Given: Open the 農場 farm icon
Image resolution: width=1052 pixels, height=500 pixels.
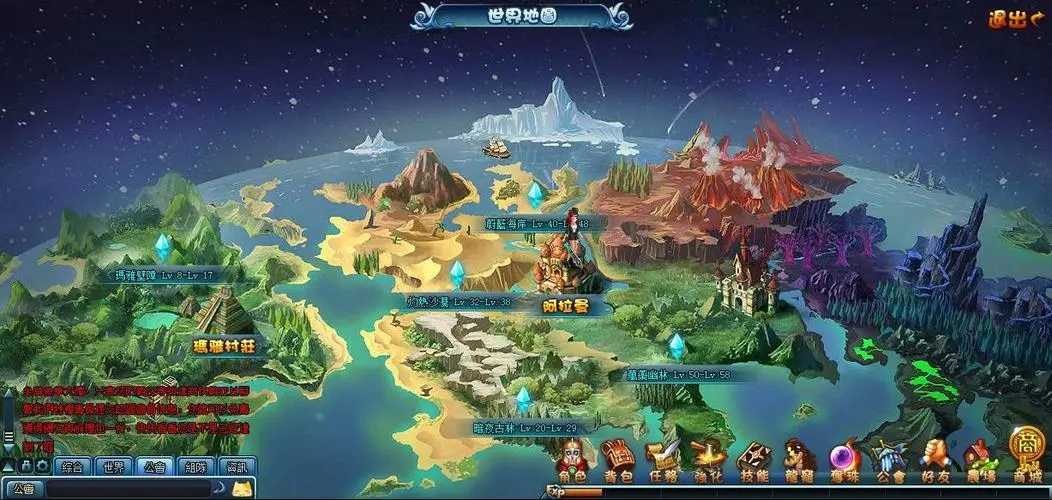Looking at the screenshot, I should [x=980, y=461].
